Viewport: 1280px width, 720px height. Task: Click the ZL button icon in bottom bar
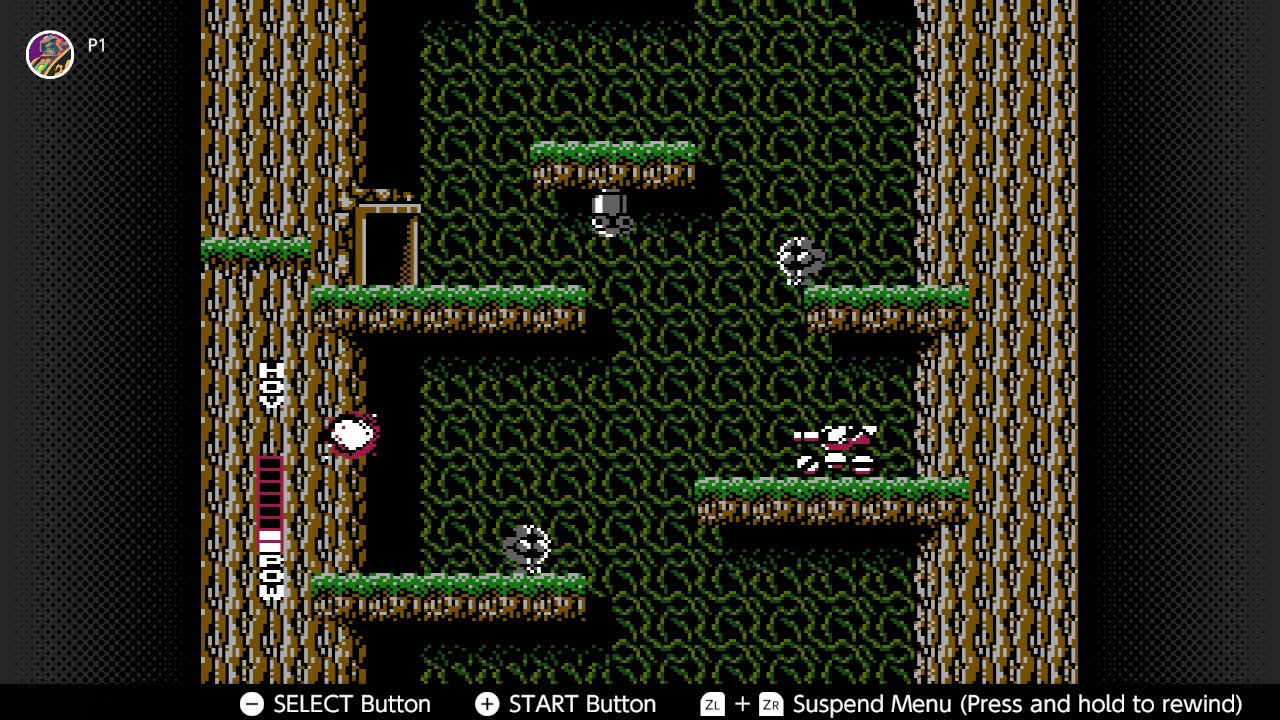712,704
